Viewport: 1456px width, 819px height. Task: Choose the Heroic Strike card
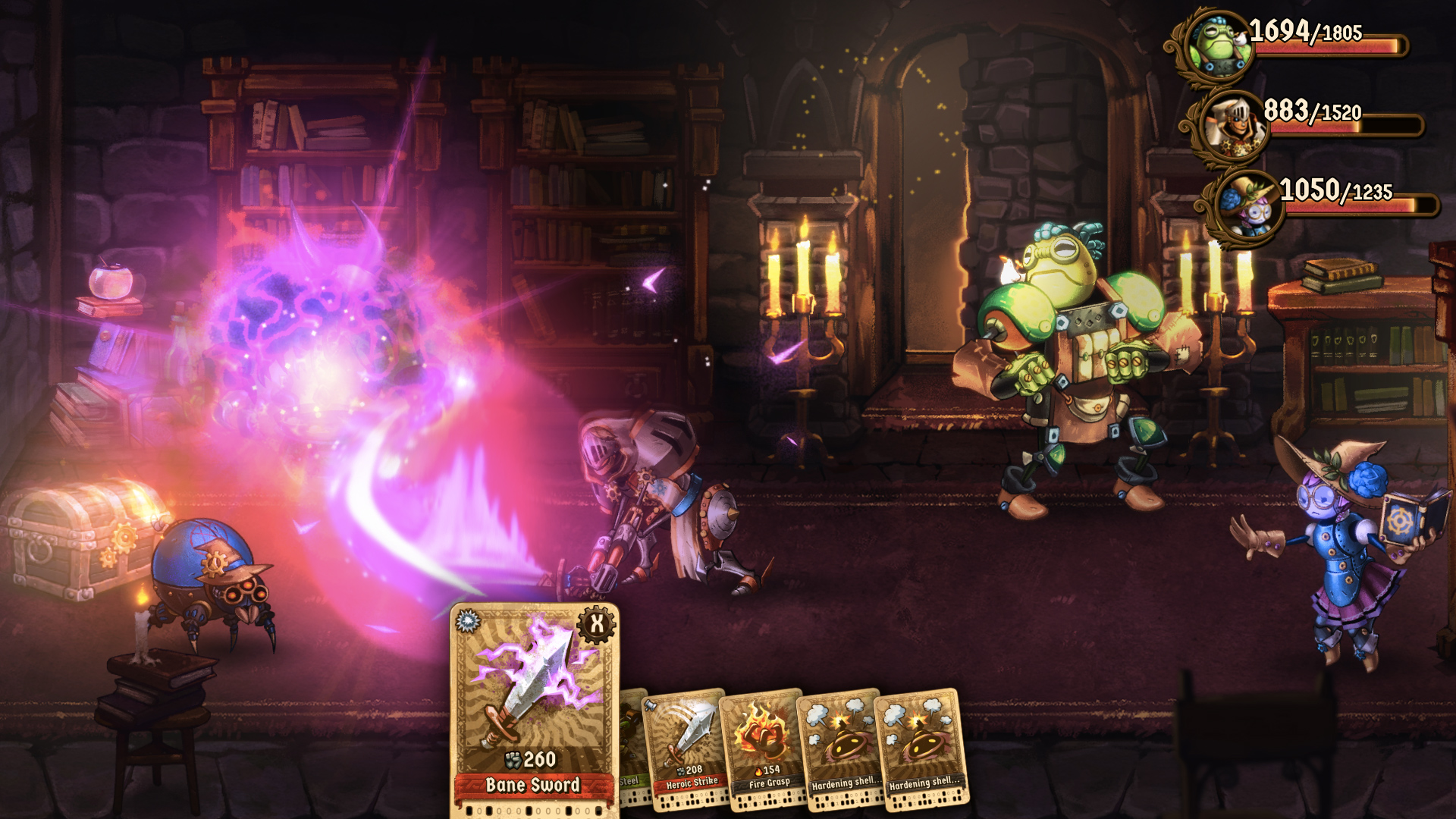(x=686, y=747)
